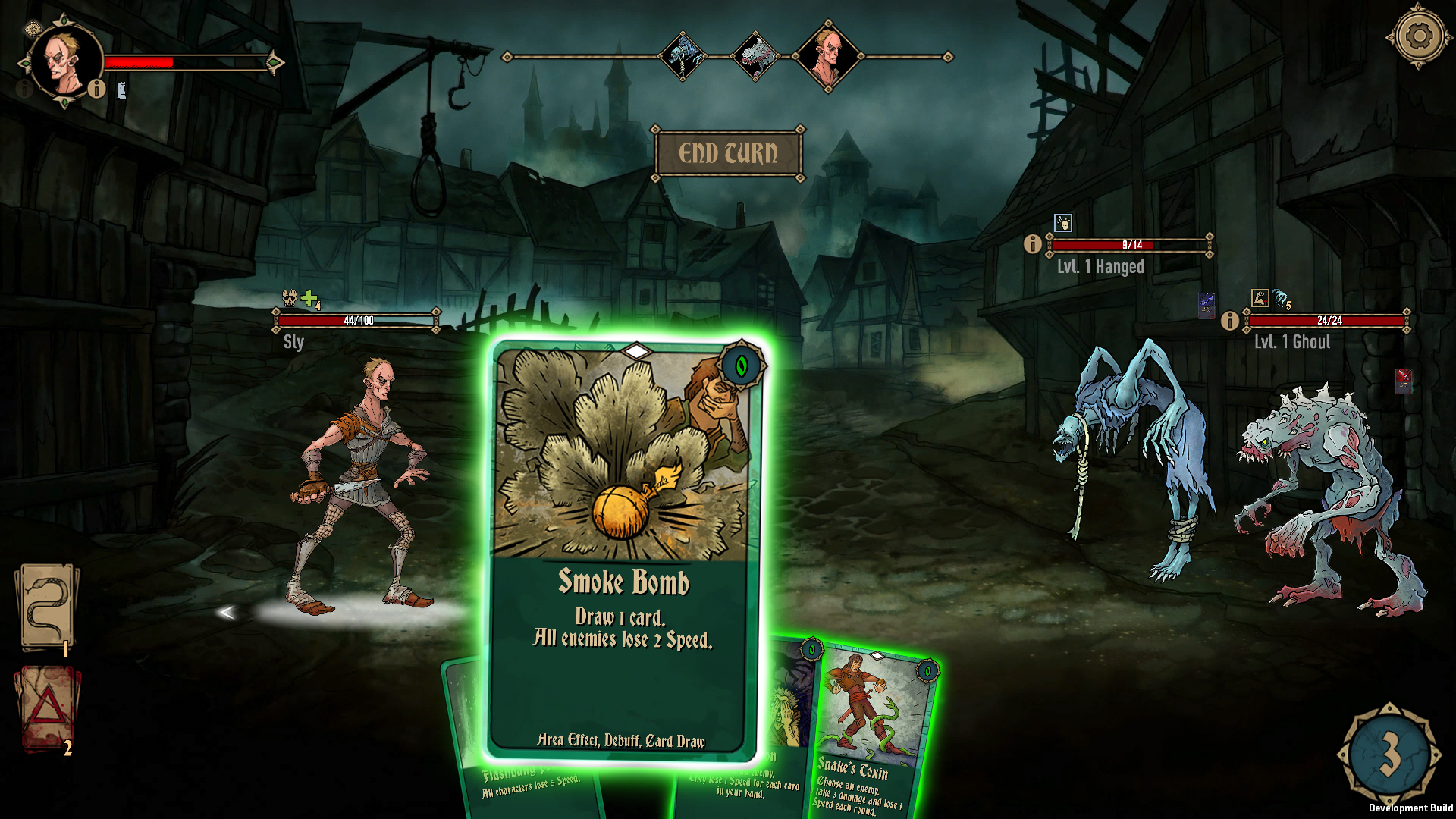Inspect the Strength Up buff on the Ghoul
Image resolution: width=1456 pixels, height=819 pixels.
tap(1259, 300)
